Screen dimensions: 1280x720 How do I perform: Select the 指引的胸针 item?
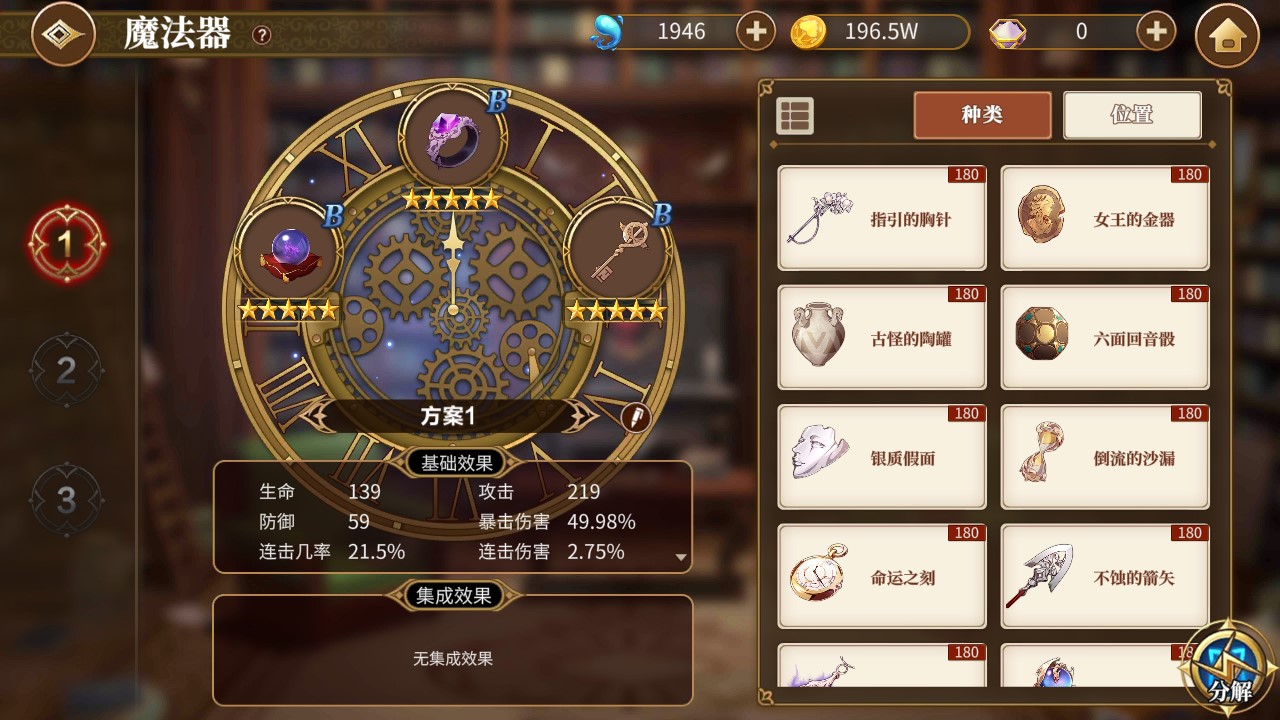click(x=881, y=219)
